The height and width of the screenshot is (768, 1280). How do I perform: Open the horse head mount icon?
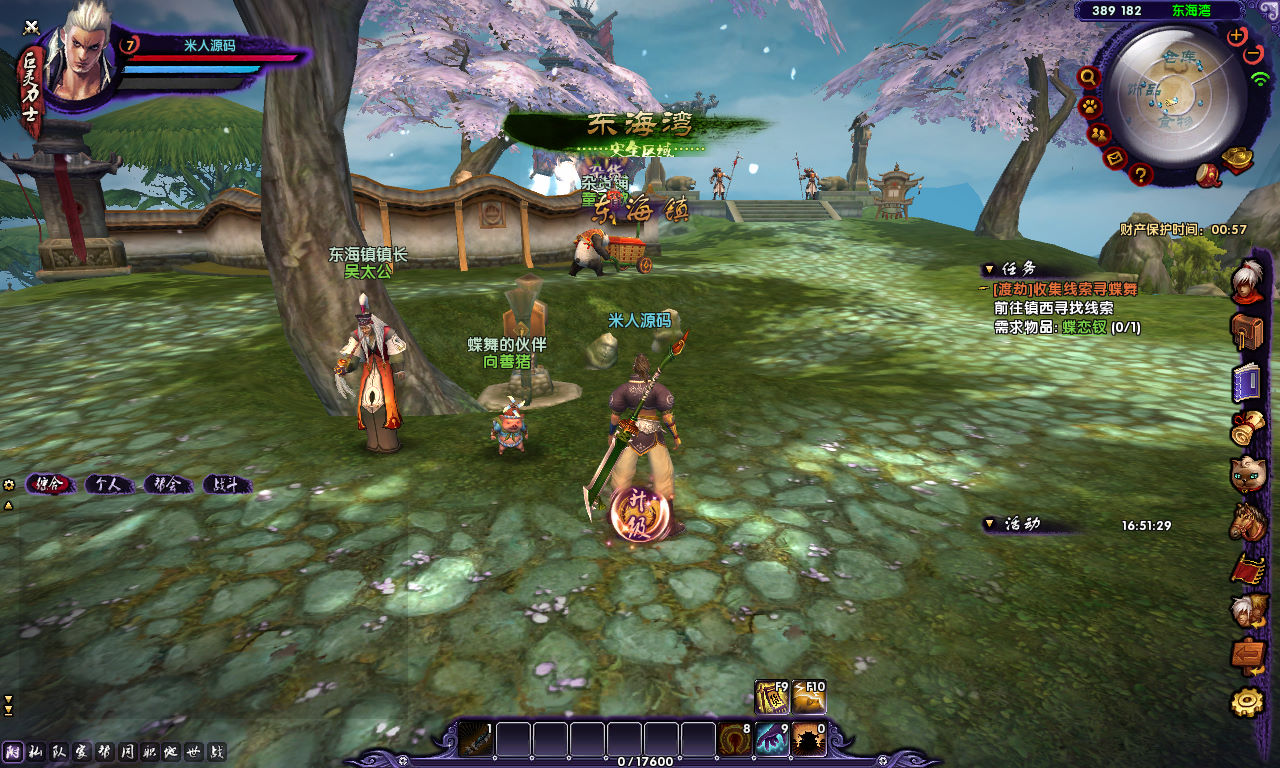point(1247,521)
